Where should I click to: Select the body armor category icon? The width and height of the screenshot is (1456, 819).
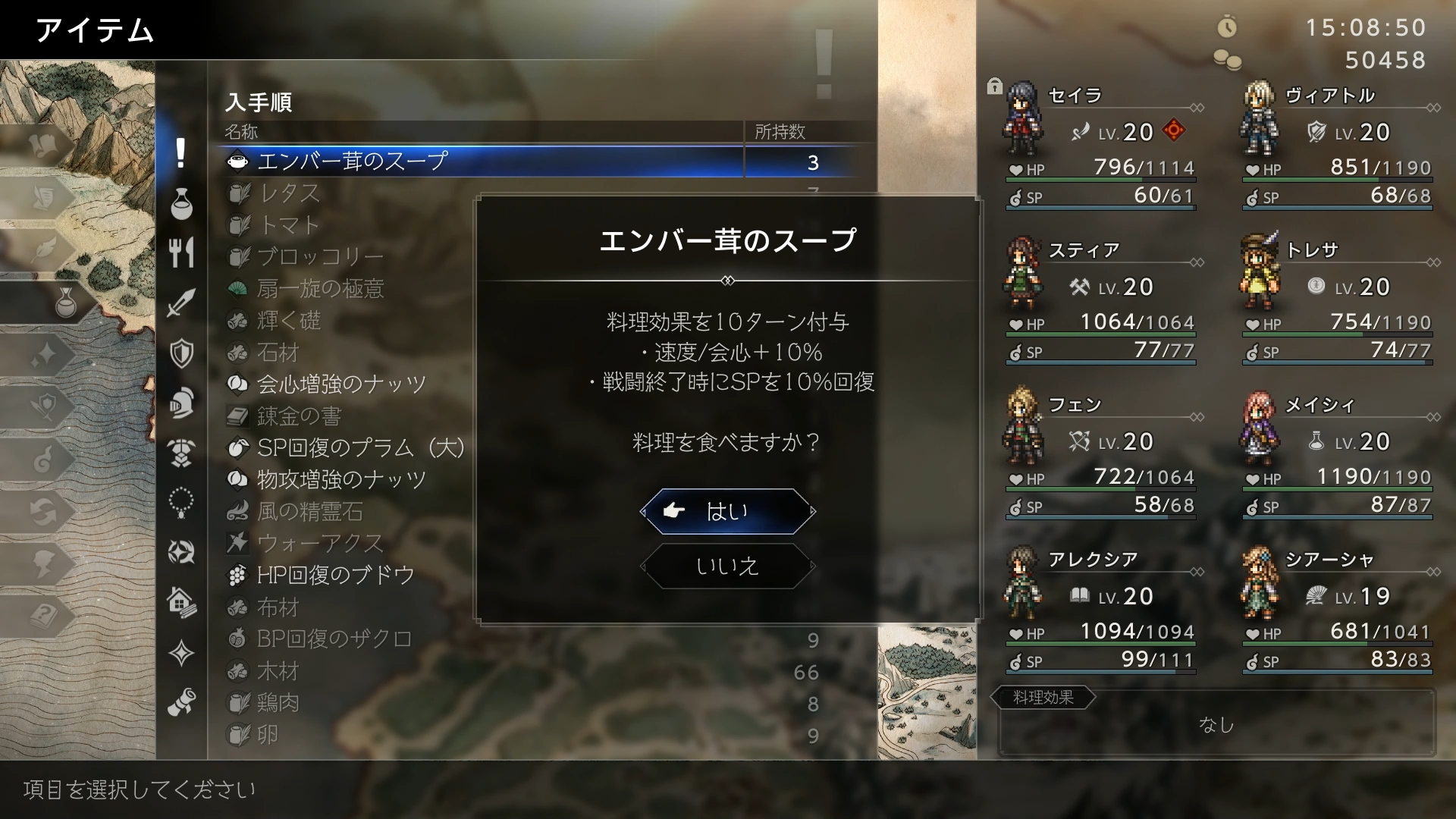point(180,453)
